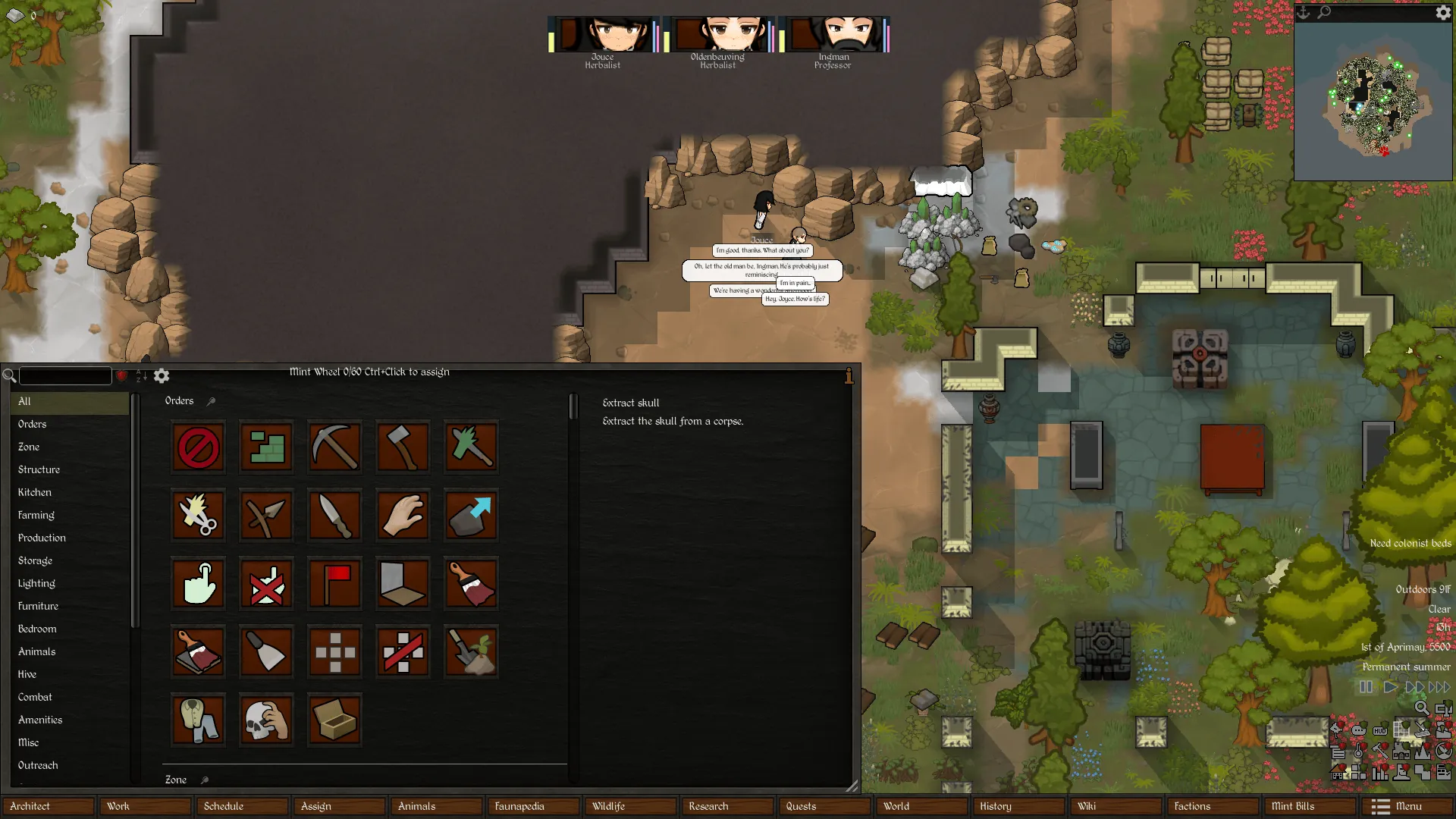Select the red flag order icon
The width and height of the screenshot is (1456, 819).
coord(334,584)
